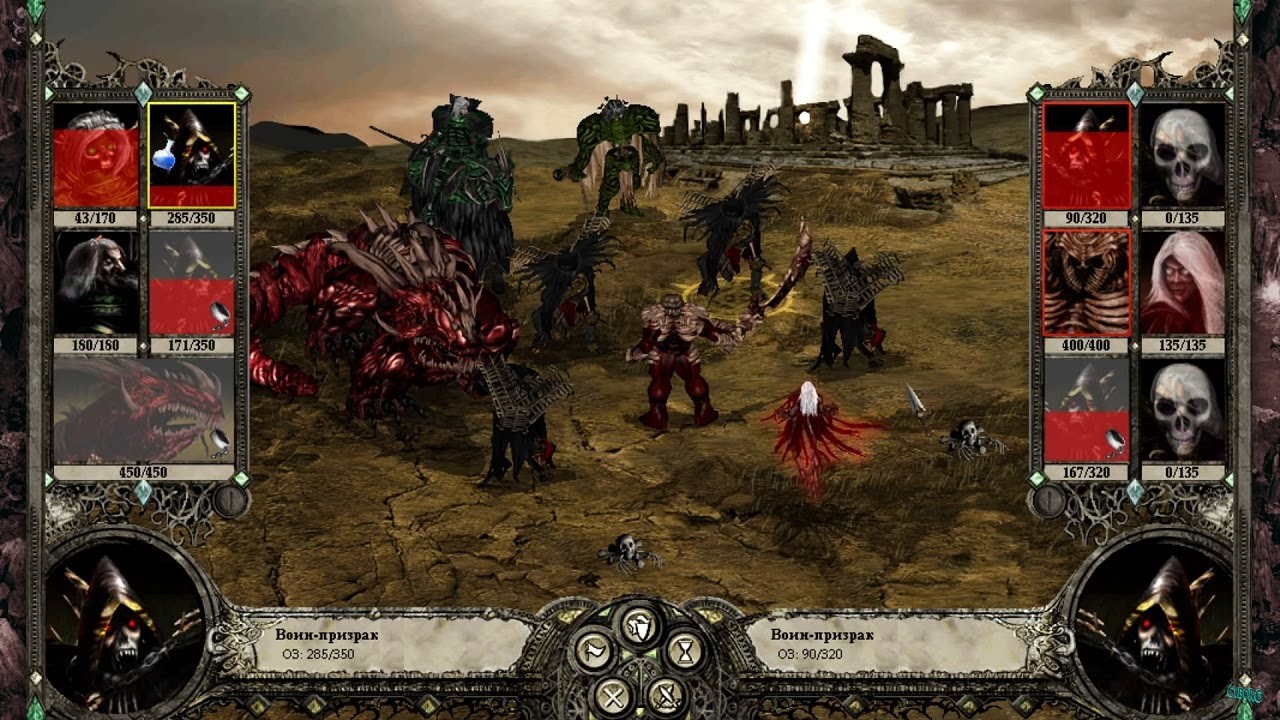Select the highlighted 285/350 ghost warrior portrait
The image size is (1280, 720).
click(192, 155)
